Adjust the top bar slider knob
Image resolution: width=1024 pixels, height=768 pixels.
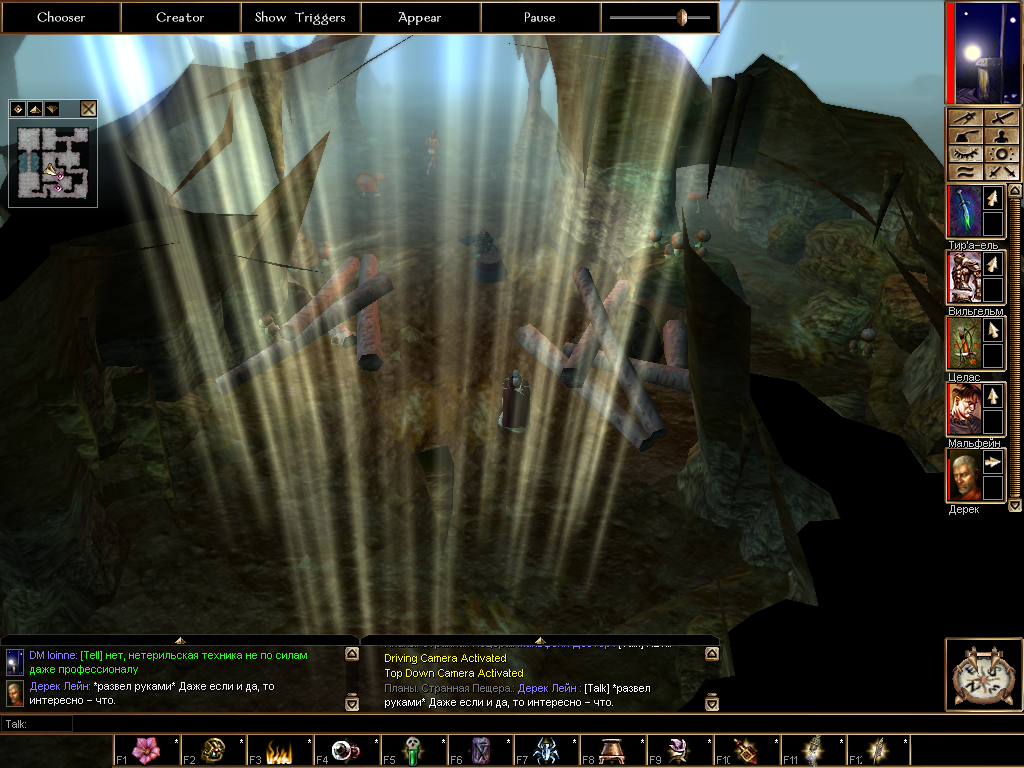point(682,17)
